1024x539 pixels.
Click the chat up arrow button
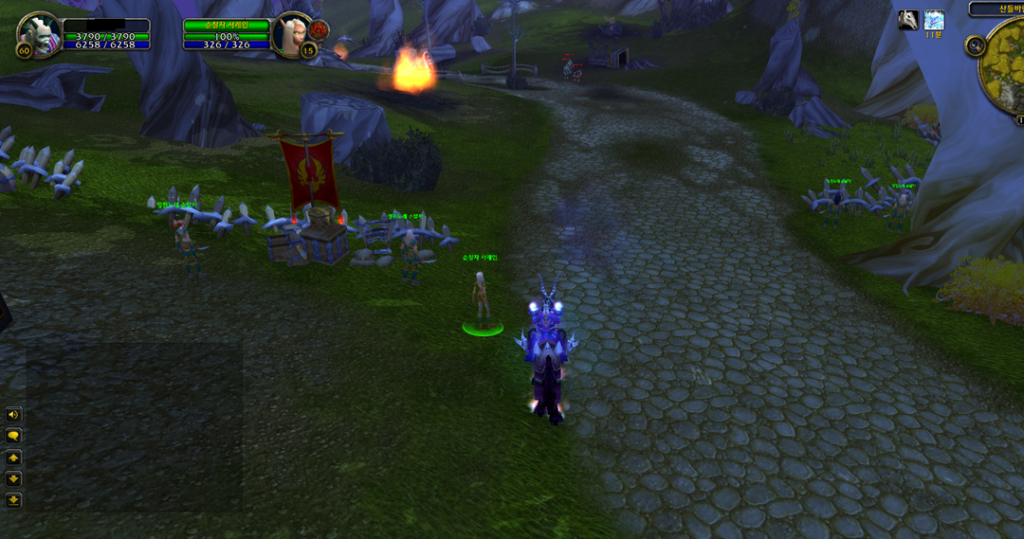pos(14,457)
